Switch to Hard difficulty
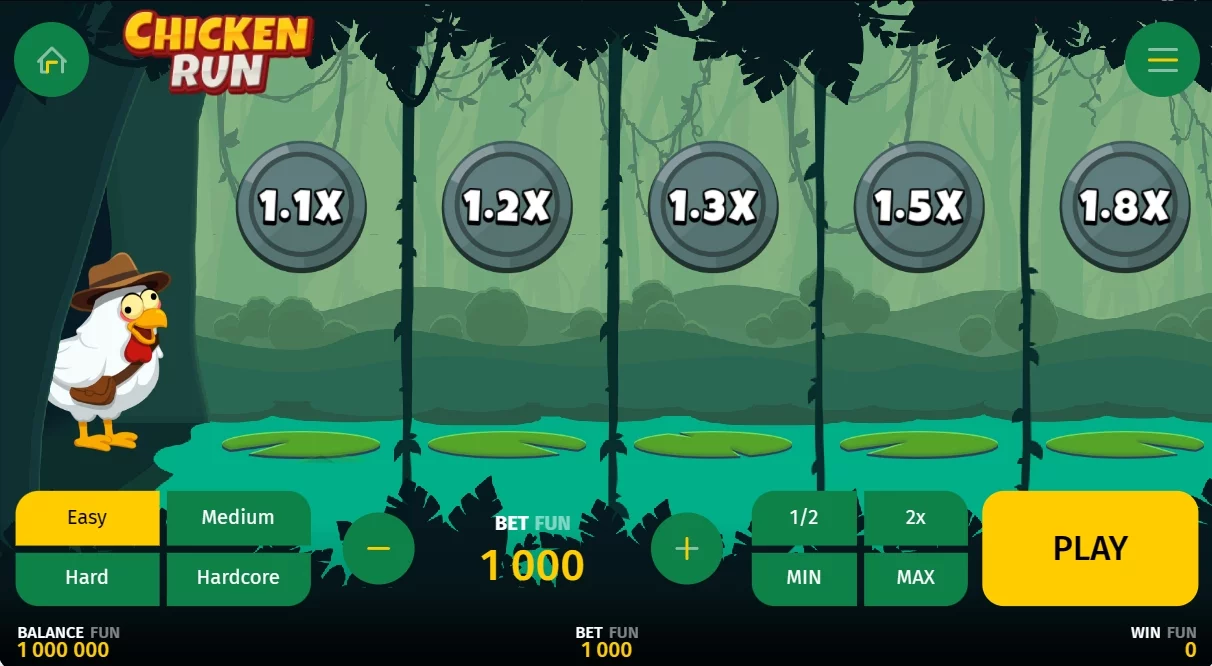The height and width of the screenshot is (666, 1212). 87,578
